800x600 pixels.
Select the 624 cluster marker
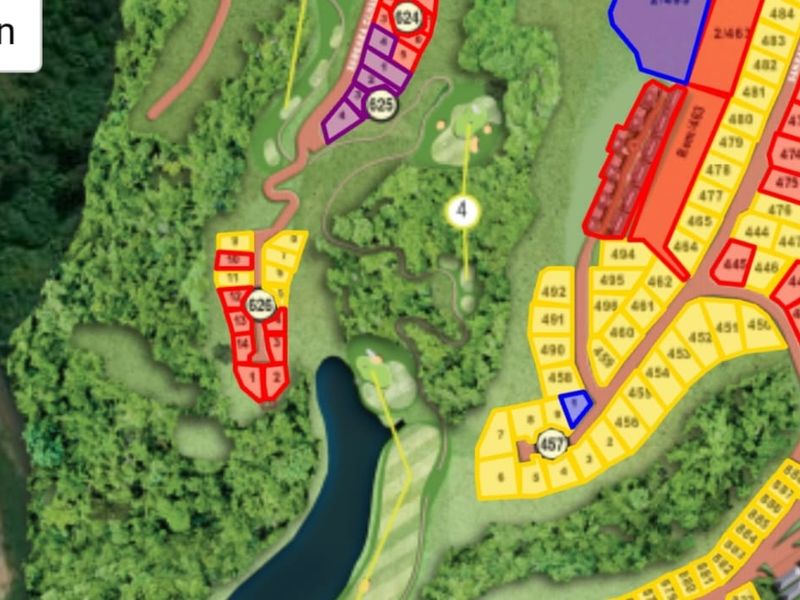(407, 17)
